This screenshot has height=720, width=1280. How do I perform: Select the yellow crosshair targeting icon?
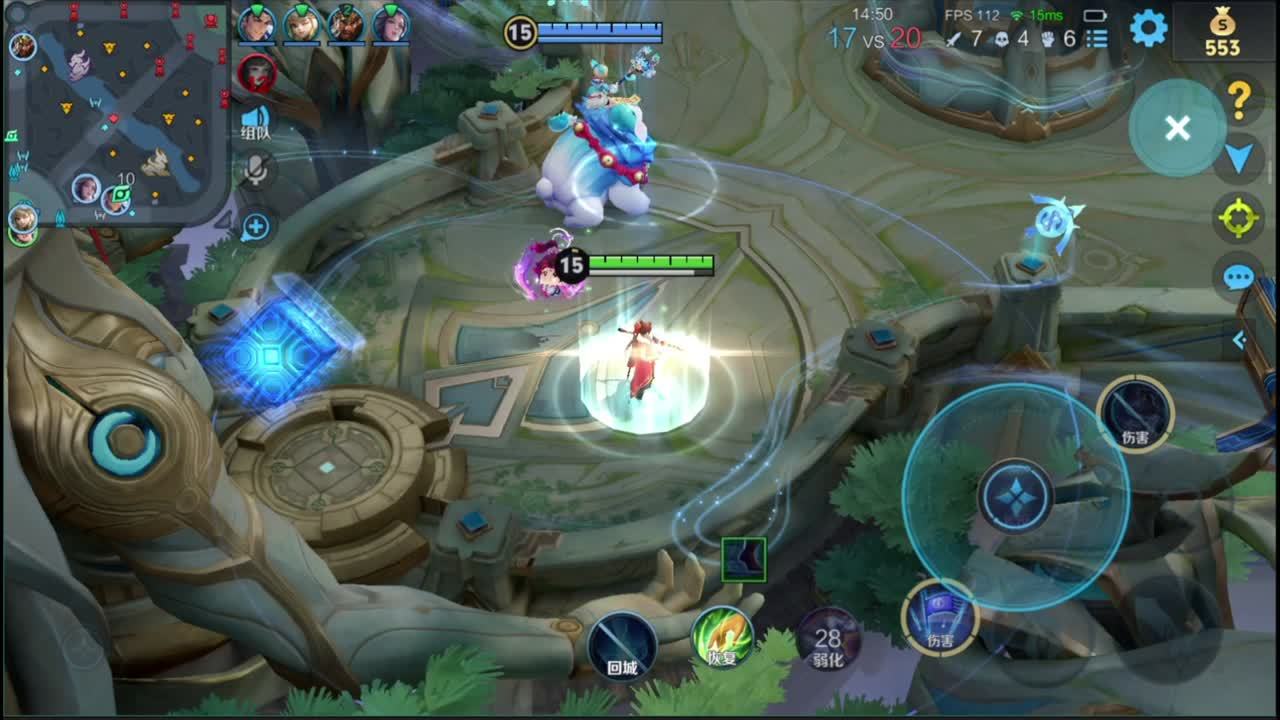click(x=1238, y=217)
